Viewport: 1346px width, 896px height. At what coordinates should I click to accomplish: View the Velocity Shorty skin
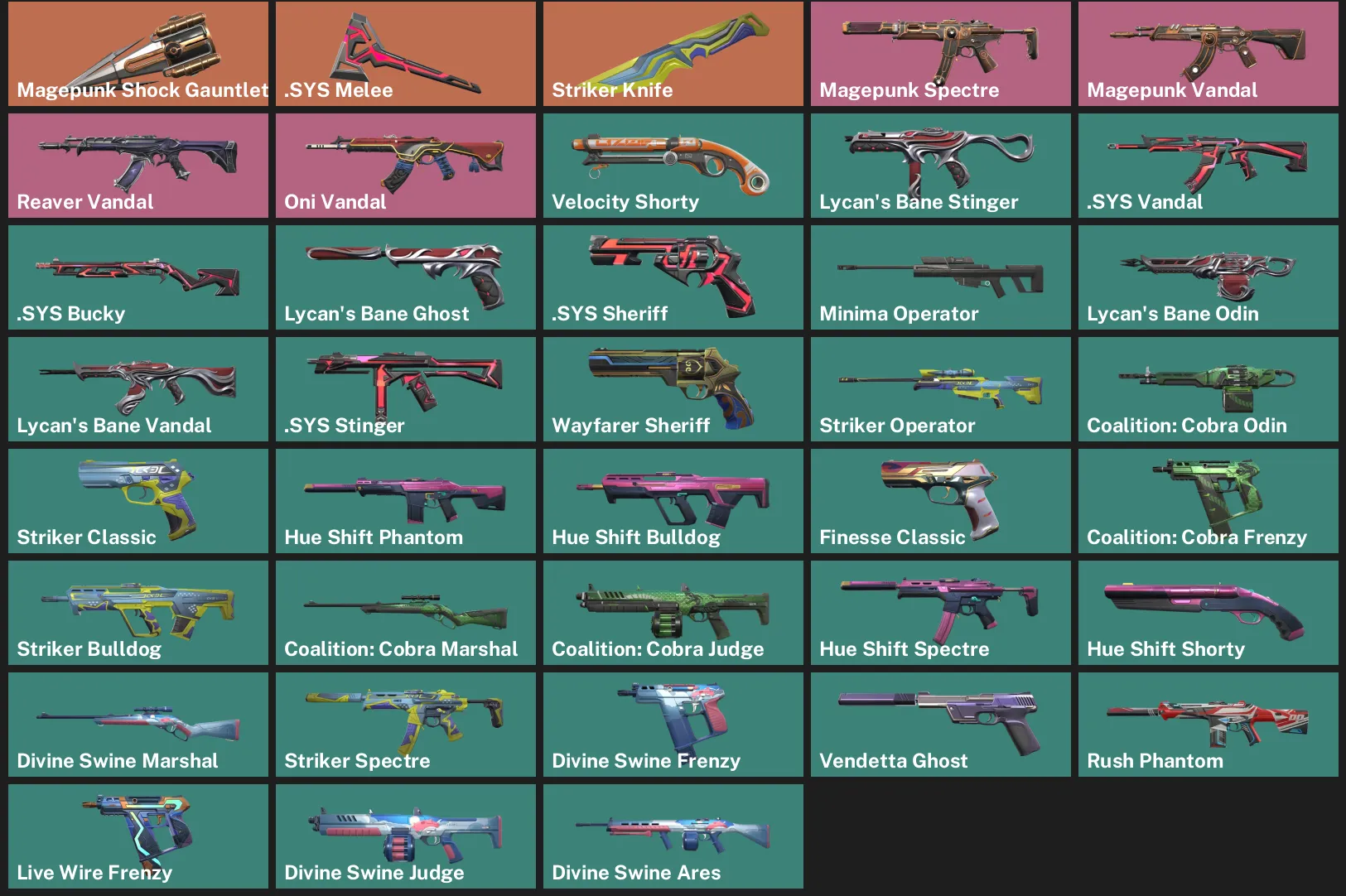click(673, 165)
